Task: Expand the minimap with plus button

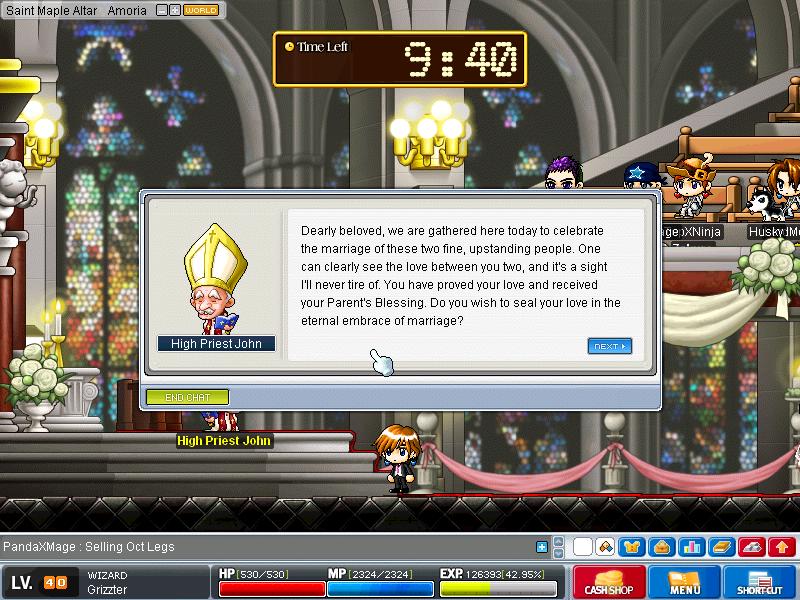Action: [x=175, y=10]
